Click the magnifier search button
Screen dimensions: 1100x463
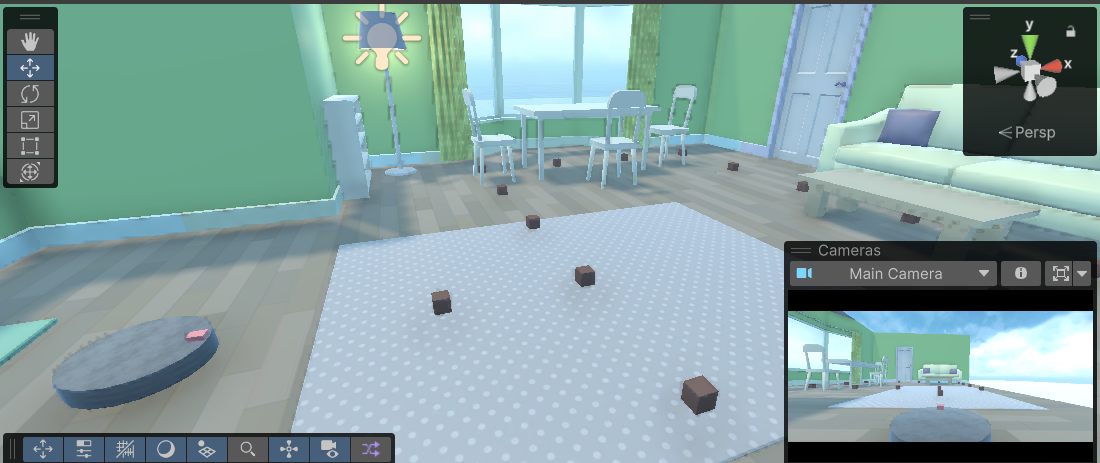point(247,449)
